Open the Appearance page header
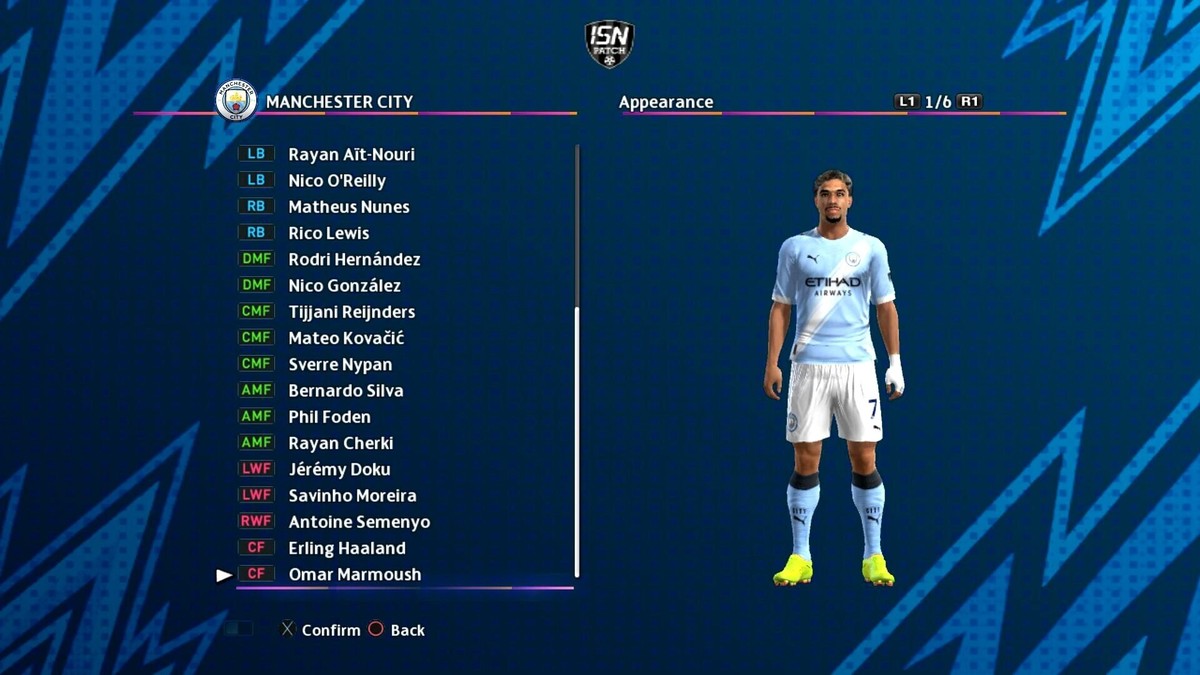Image resolution: width=1200 pixels, height=675 pixels. click(666, 102)
